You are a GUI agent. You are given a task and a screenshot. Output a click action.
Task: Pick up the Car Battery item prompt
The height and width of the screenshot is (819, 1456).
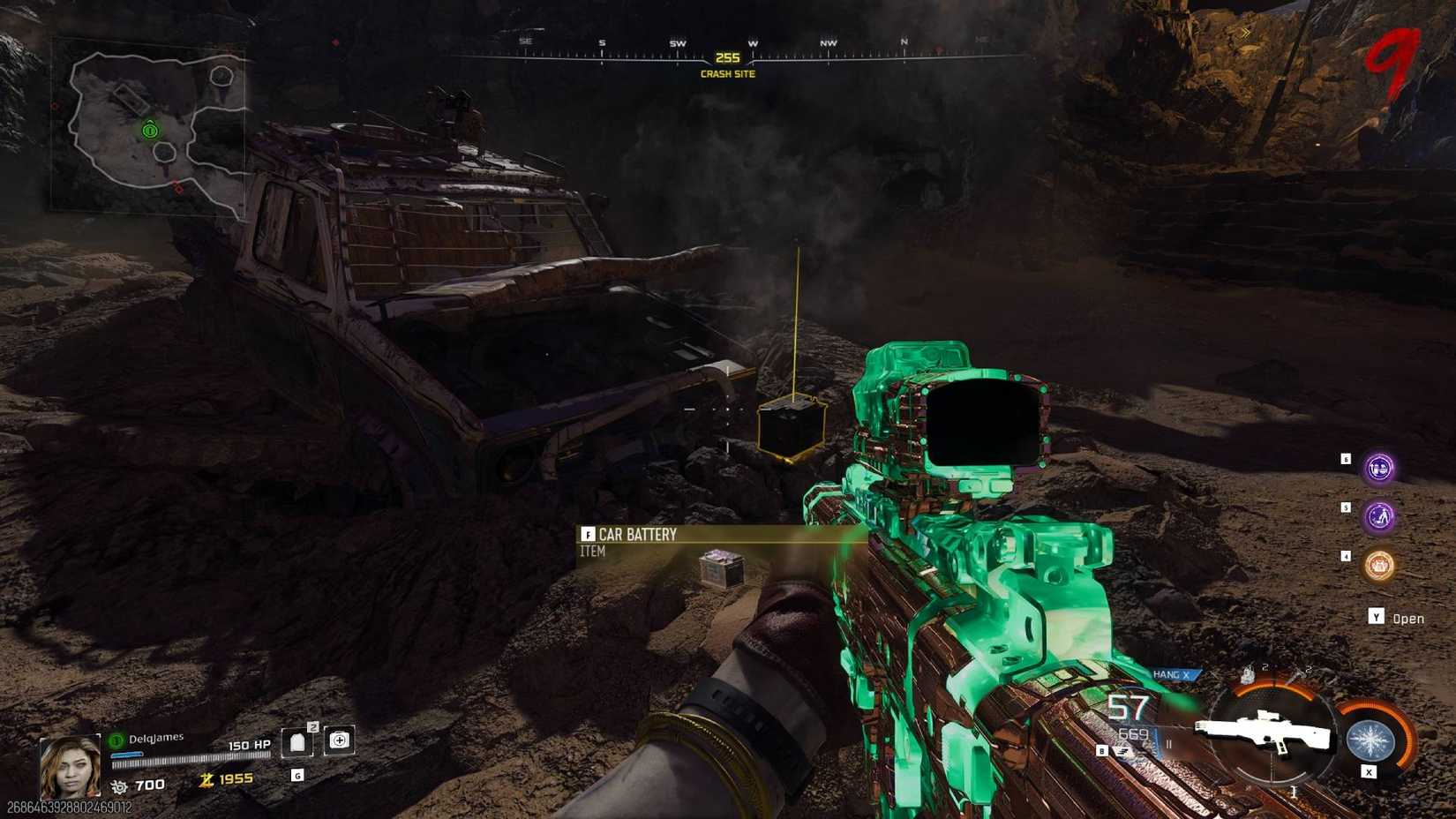click(635, 535)
